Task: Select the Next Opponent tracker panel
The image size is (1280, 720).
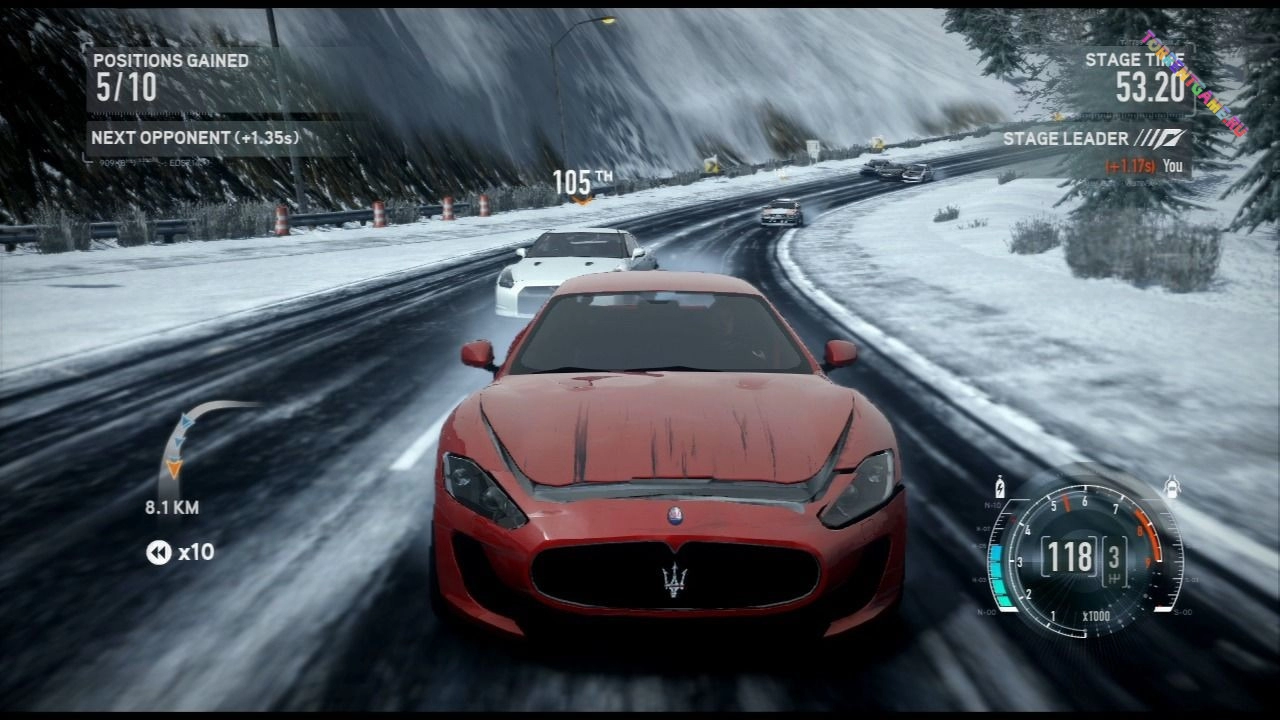Action: 196,138
